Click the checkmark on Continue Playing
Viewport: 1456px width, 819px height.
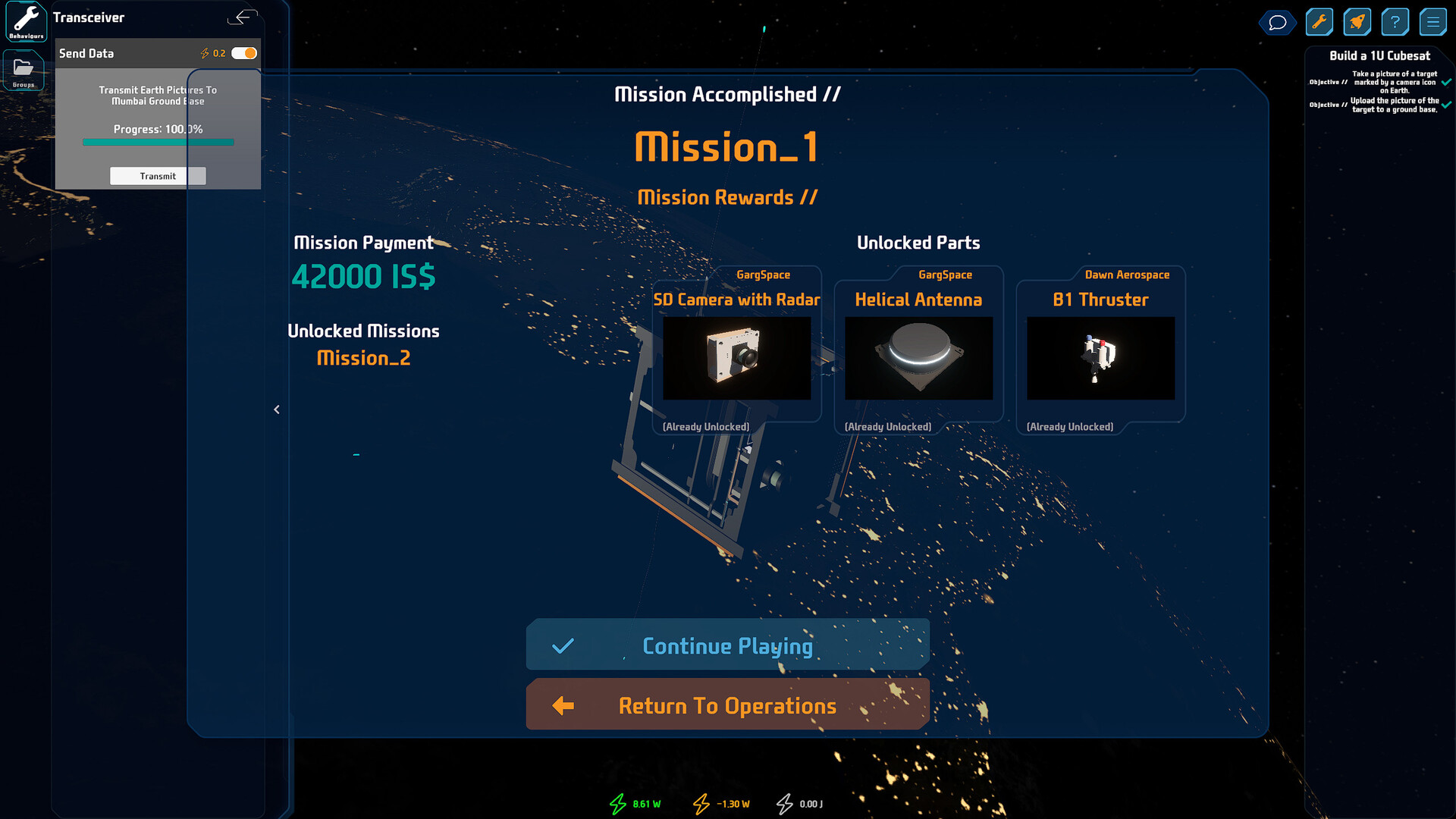point(562,645)
